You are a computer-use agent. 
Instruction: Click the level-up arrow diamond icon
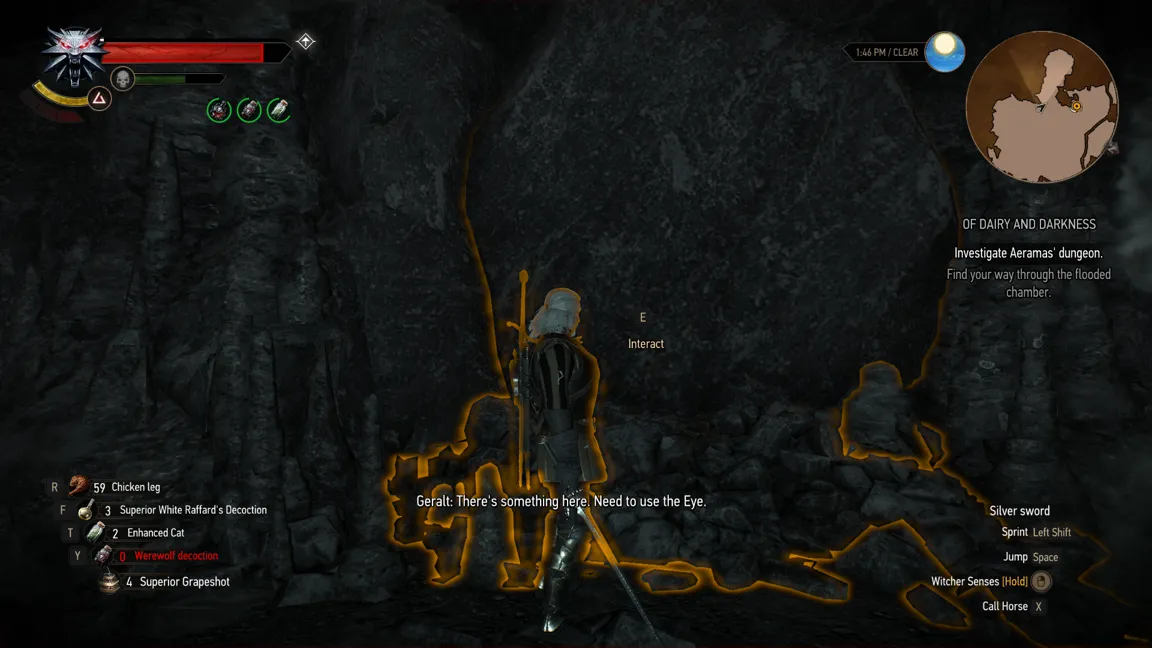pos(305,42)
